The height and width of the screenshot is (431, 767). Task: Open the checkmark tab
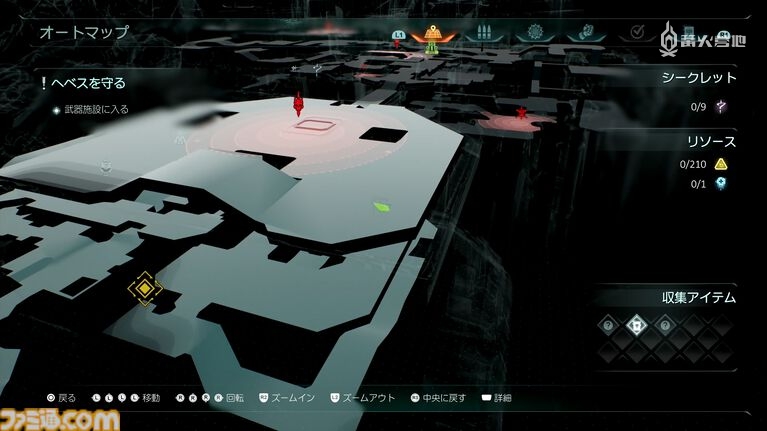(x=634, y=33)
